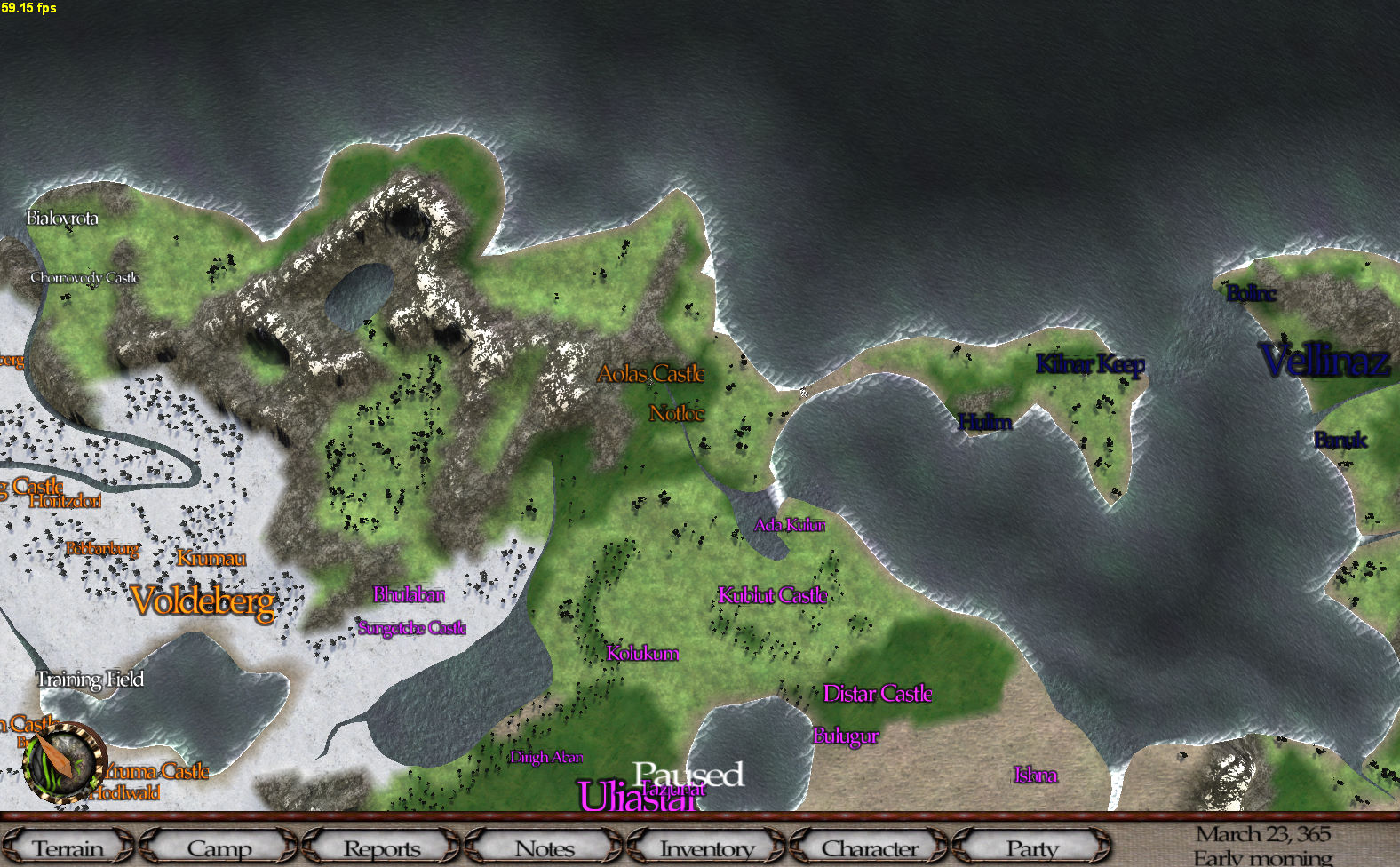Image resolution: width=1400 pixels, height=867 pixels.
Task: Show the Notes screen
Action: click(x=545, y=848)
